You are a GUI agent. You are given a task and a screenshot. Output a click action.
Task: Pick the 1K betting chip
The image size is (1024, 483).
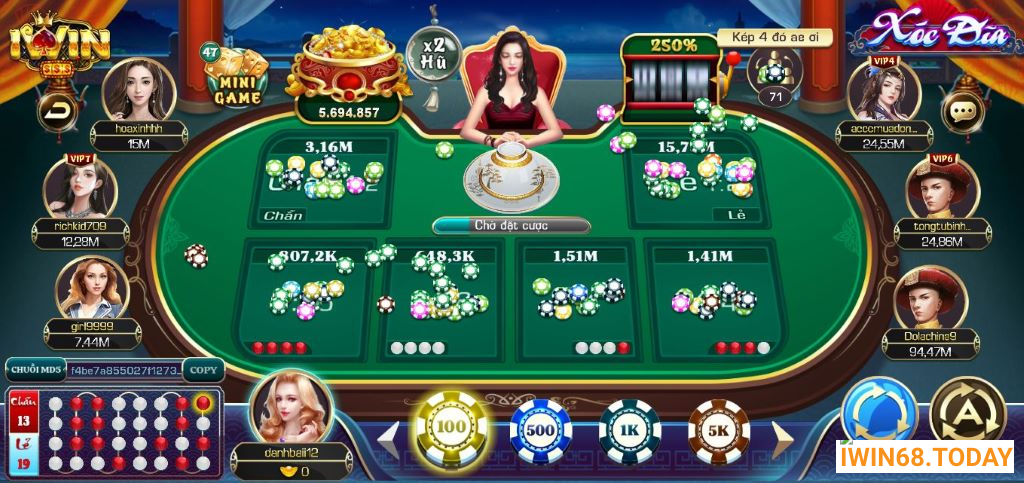pyautogui.click(x=629, y=431)
